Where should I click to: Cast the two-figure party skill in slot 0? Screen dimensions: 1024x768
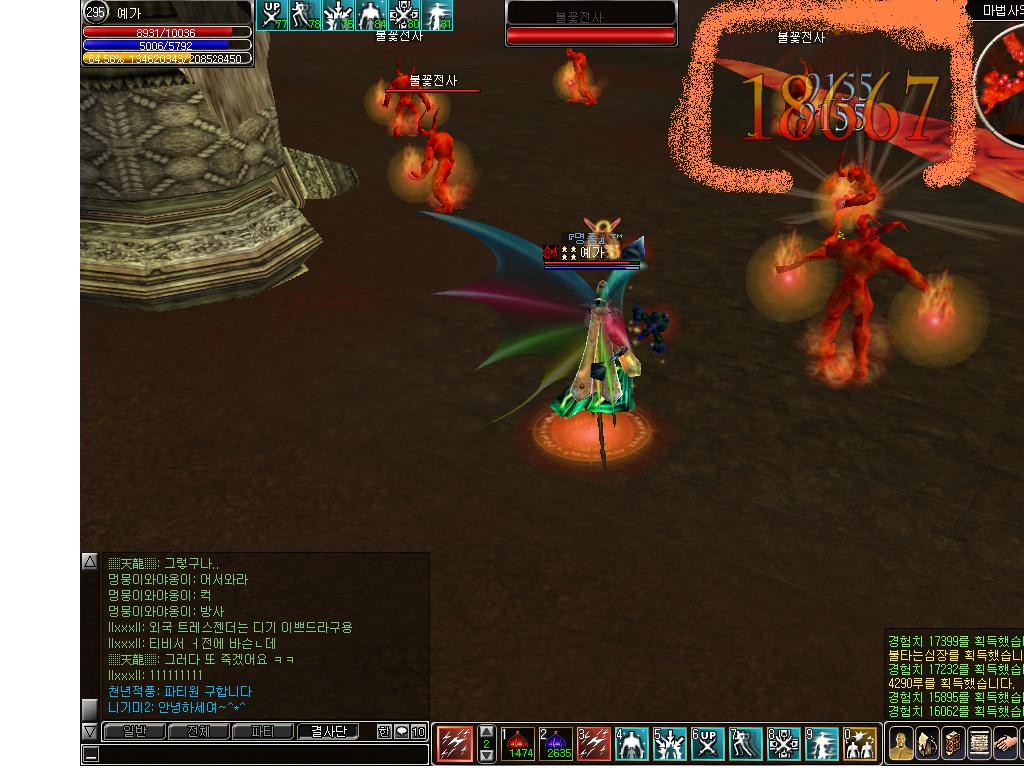pos(860,744)
